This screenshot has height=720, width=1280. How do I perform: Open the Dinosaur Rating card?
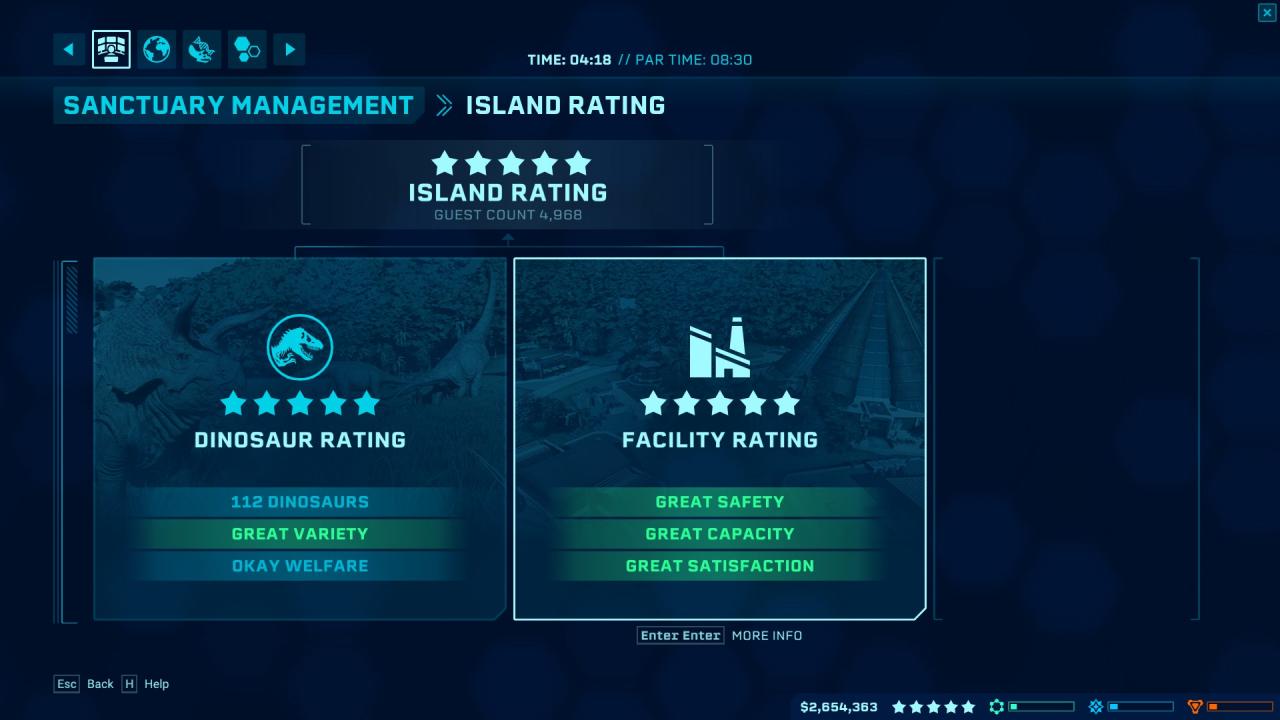coord(300,439)
